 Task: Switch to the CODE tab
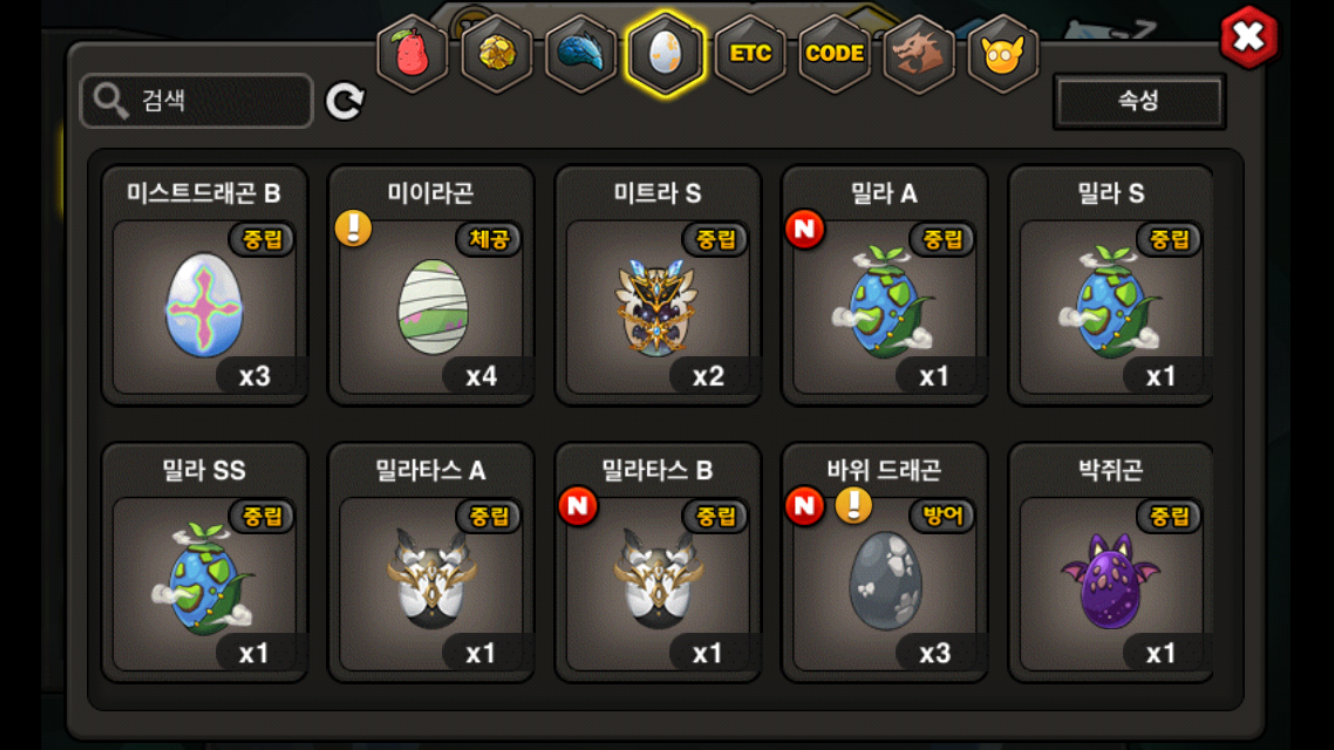click(834, 54)
